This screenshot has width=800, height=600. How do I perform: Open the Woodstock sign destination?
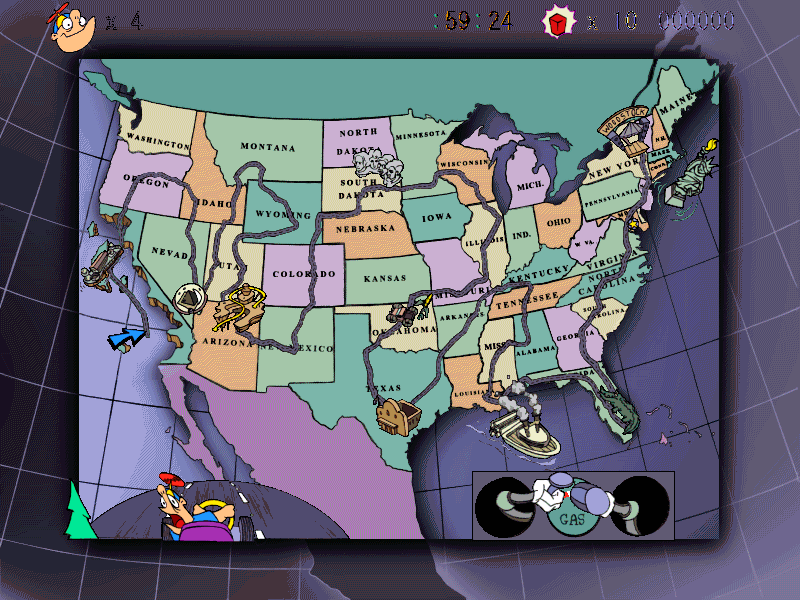coord(625,123)
